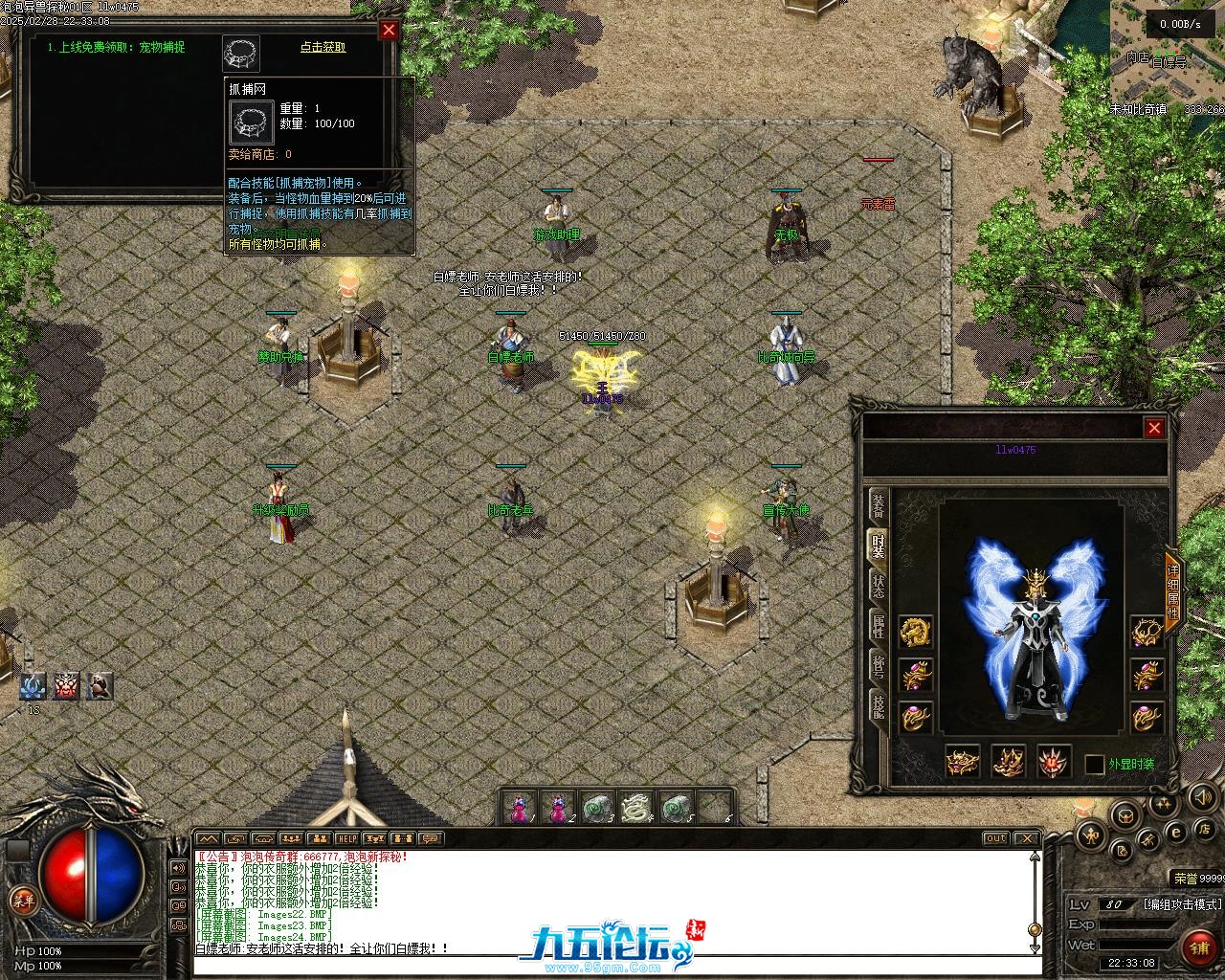Viewport: 1225px width, 980px height.
Task: Switch to the 装备 equipment tab
Action: pos(878,507)
